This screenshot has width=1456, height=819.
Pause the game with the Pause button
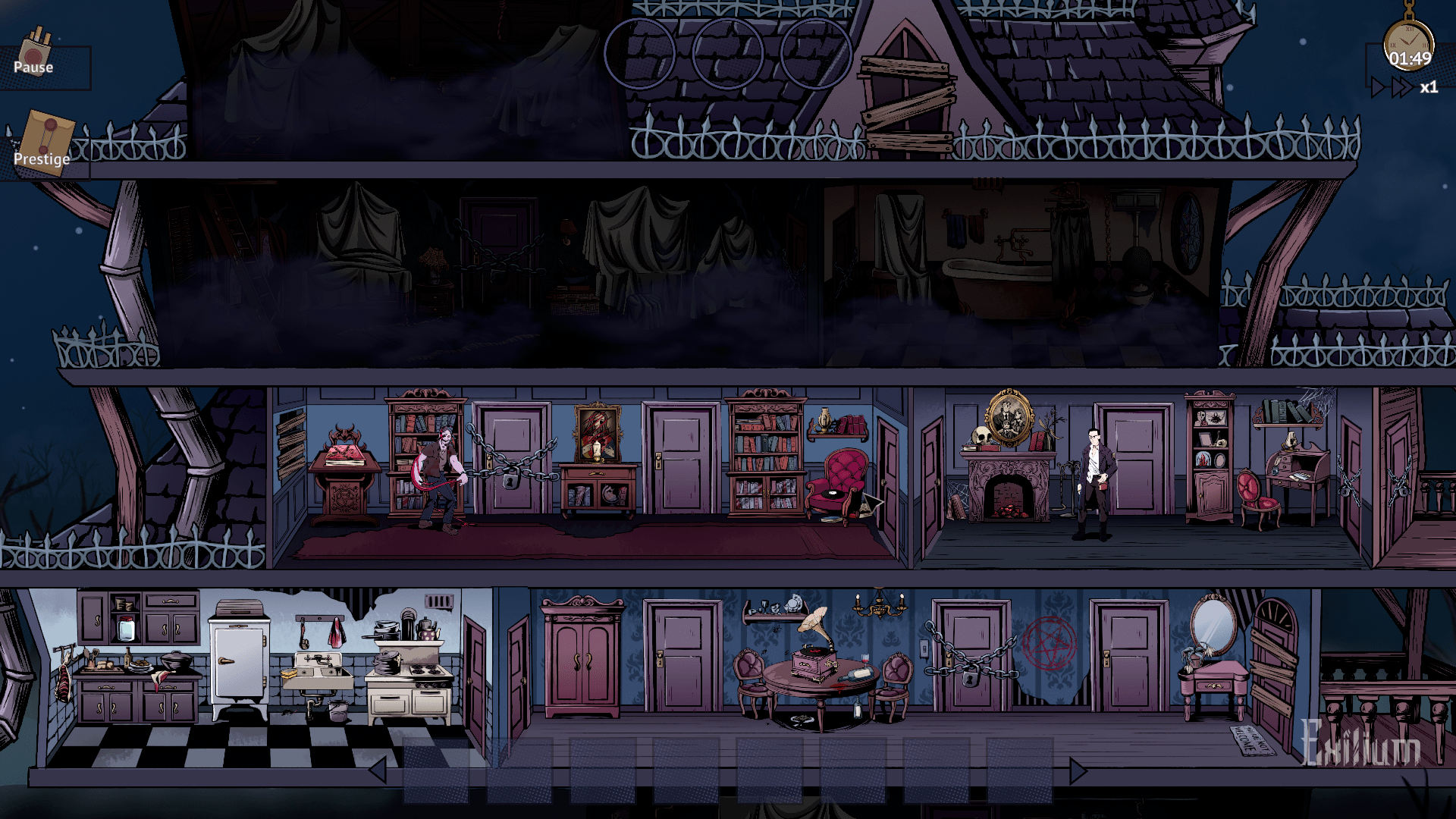(36, 59)
